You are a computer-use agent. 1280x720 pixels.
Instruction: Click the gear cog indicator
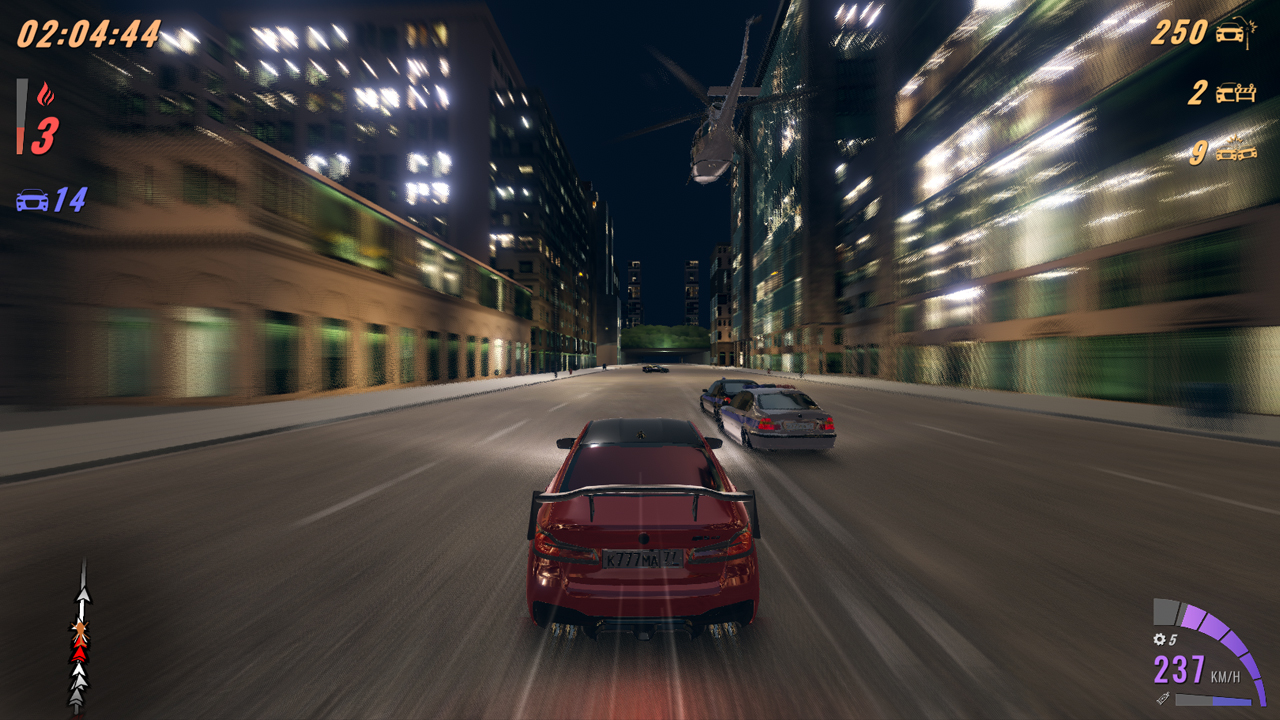(1160, 638)
